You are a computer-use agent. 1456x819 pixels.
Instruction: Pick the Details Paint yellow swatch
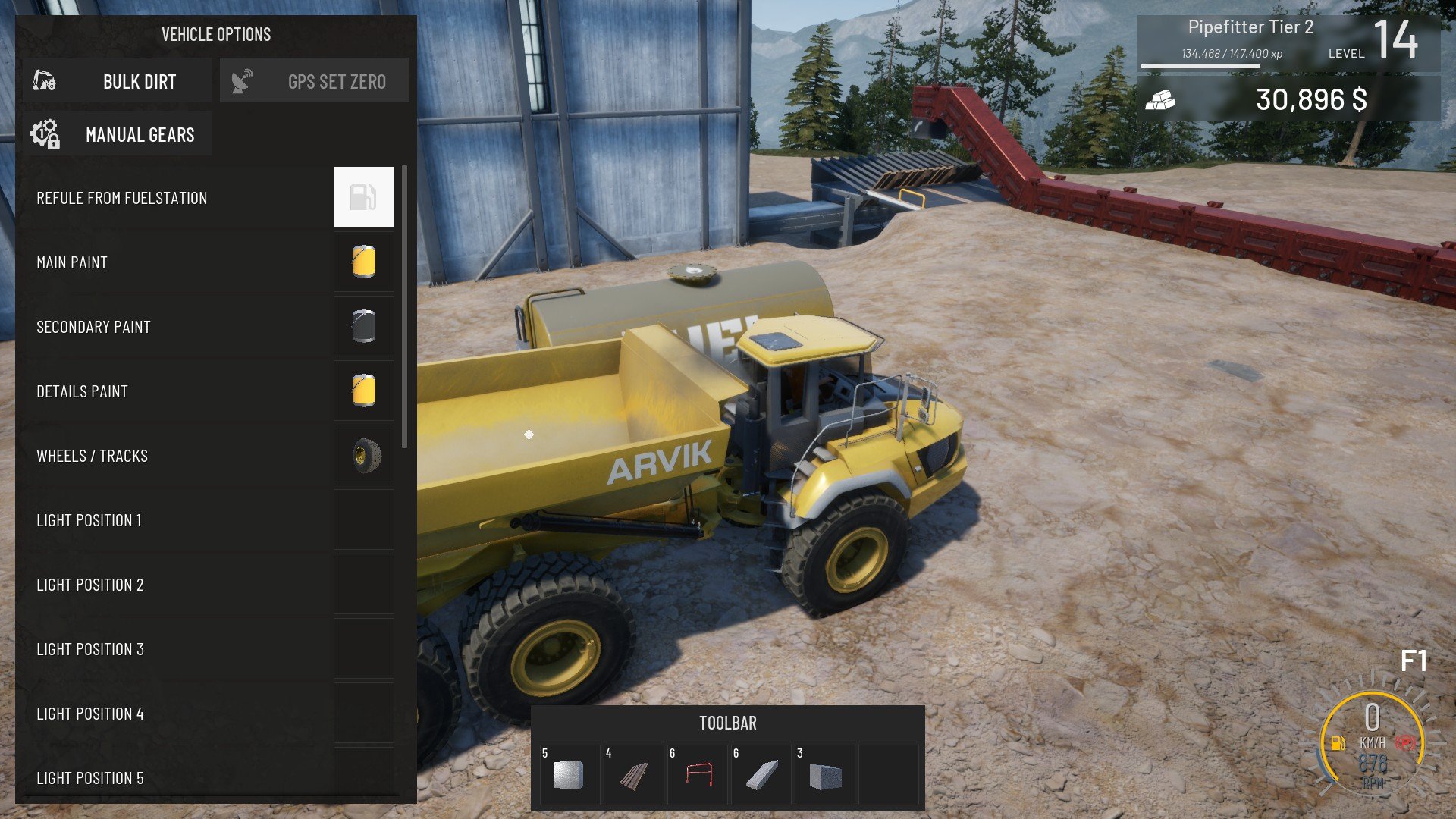pos(364,391)
